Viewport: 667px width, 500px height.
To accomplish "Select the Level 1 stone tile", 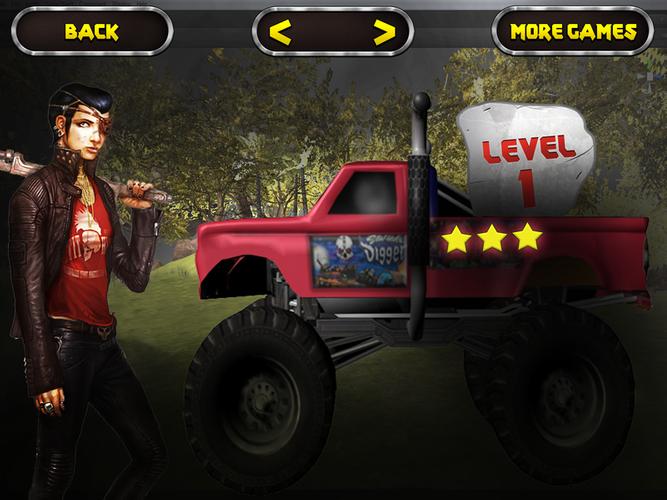I will tap(528, 162).
